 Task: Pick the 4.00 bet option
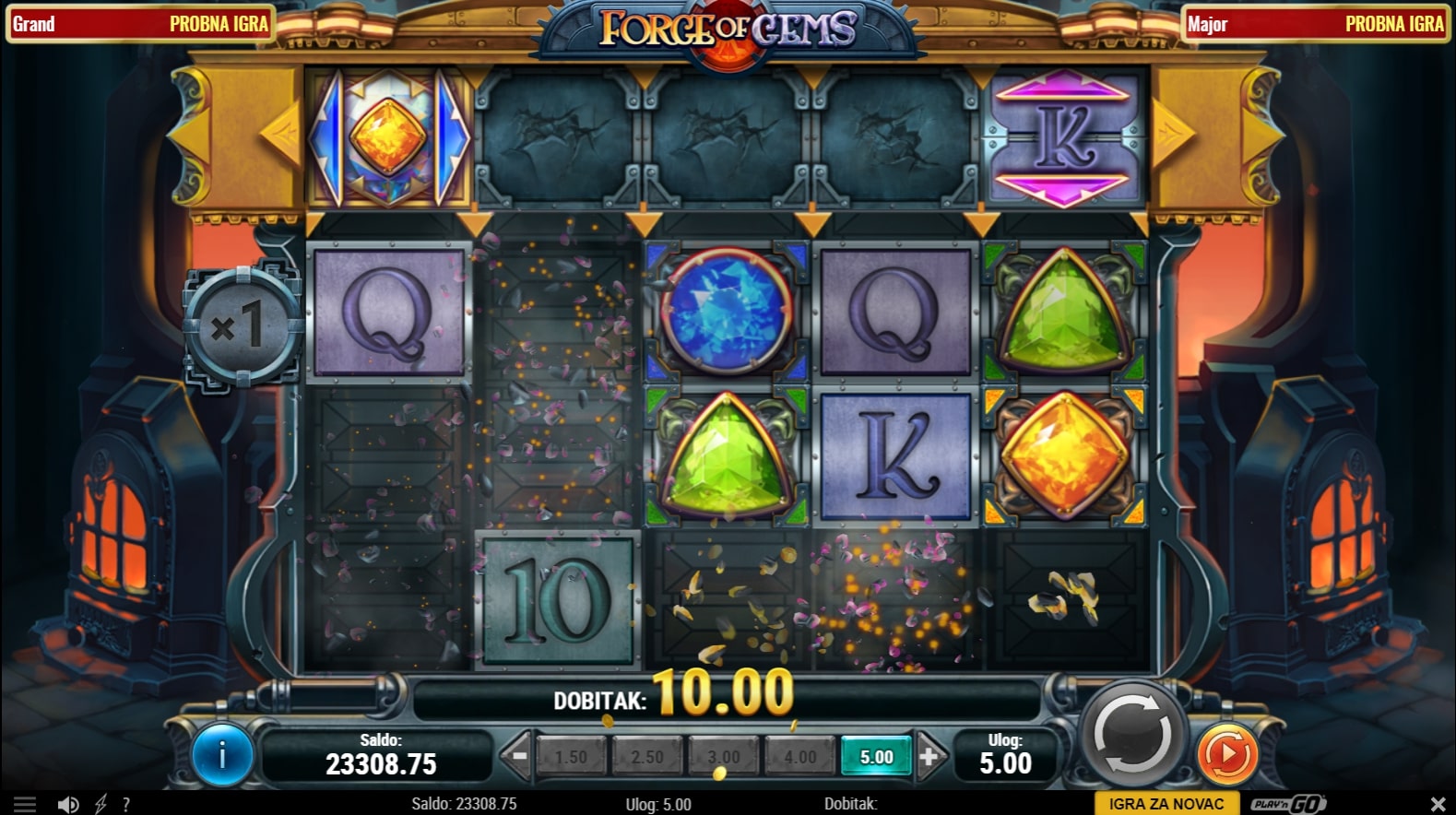(799, 757)
